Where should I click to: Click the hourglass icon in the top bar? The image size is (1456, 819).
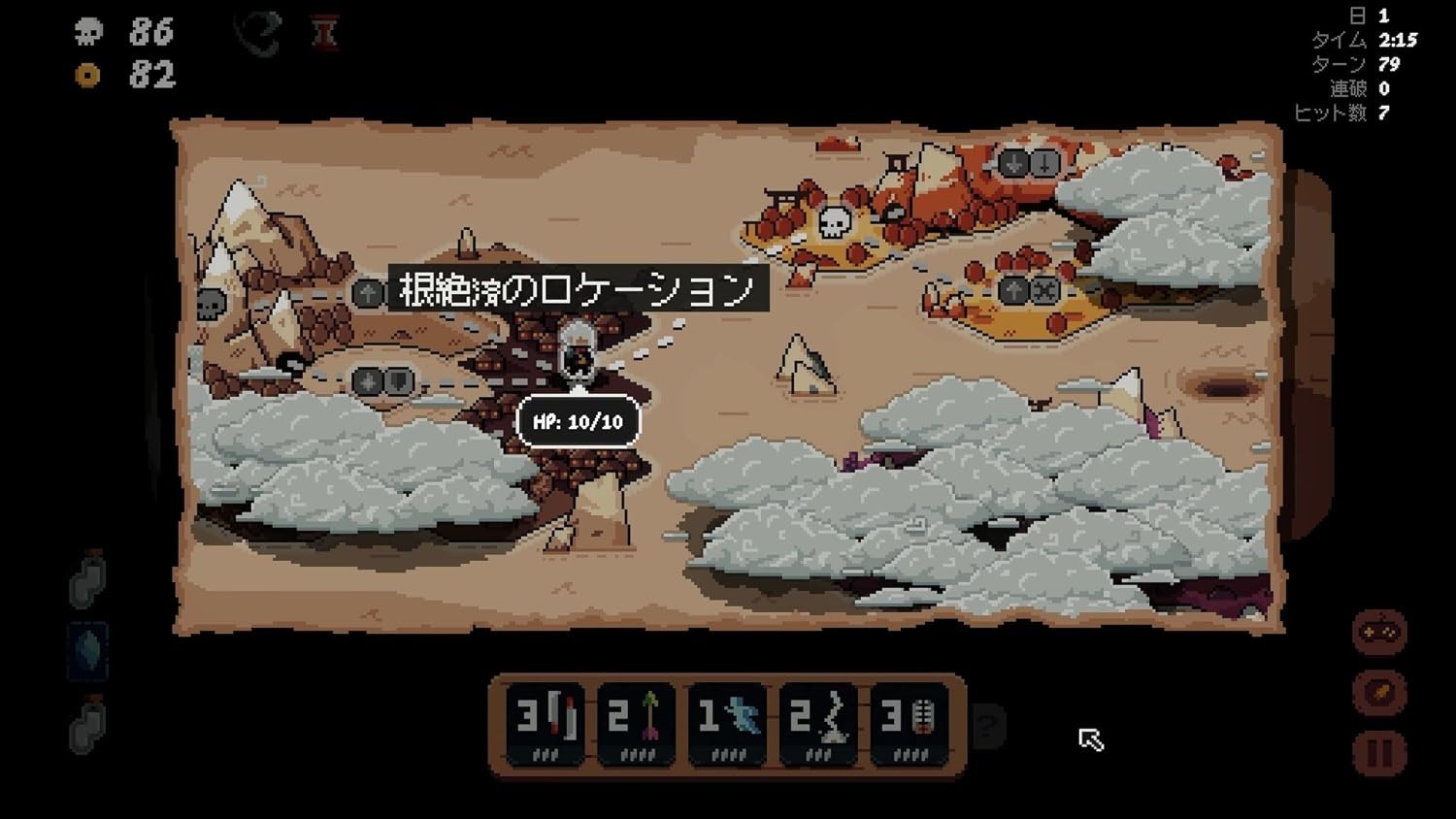[324, 31]
